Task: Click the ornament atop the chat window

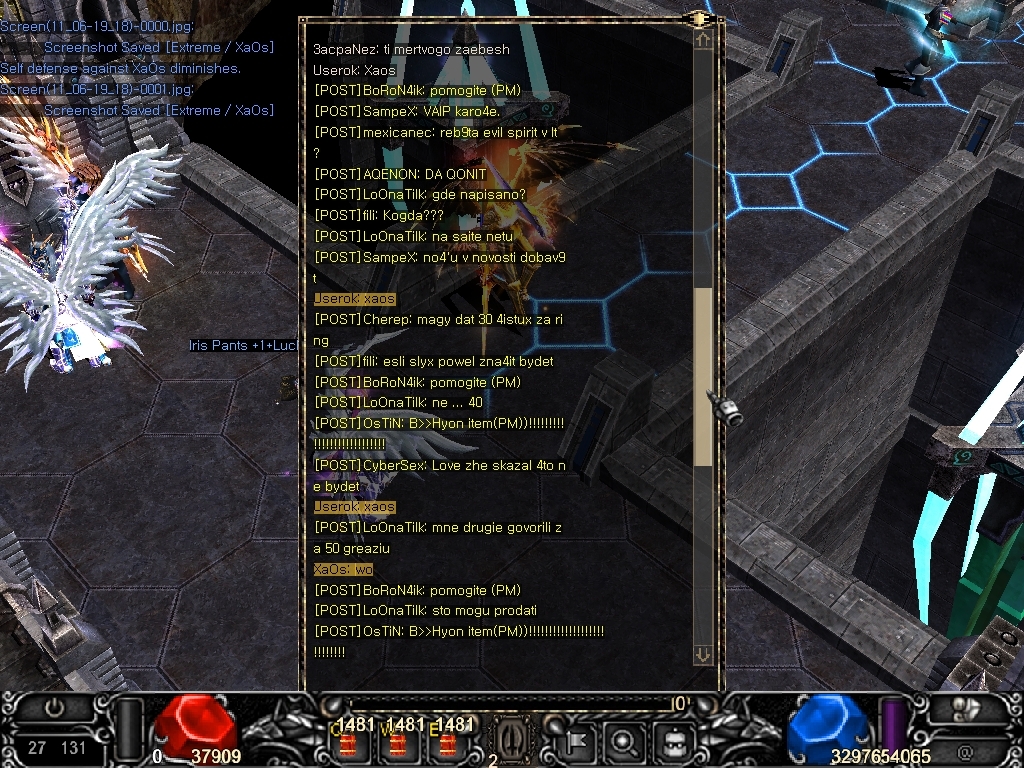Action: click(698, 18)
